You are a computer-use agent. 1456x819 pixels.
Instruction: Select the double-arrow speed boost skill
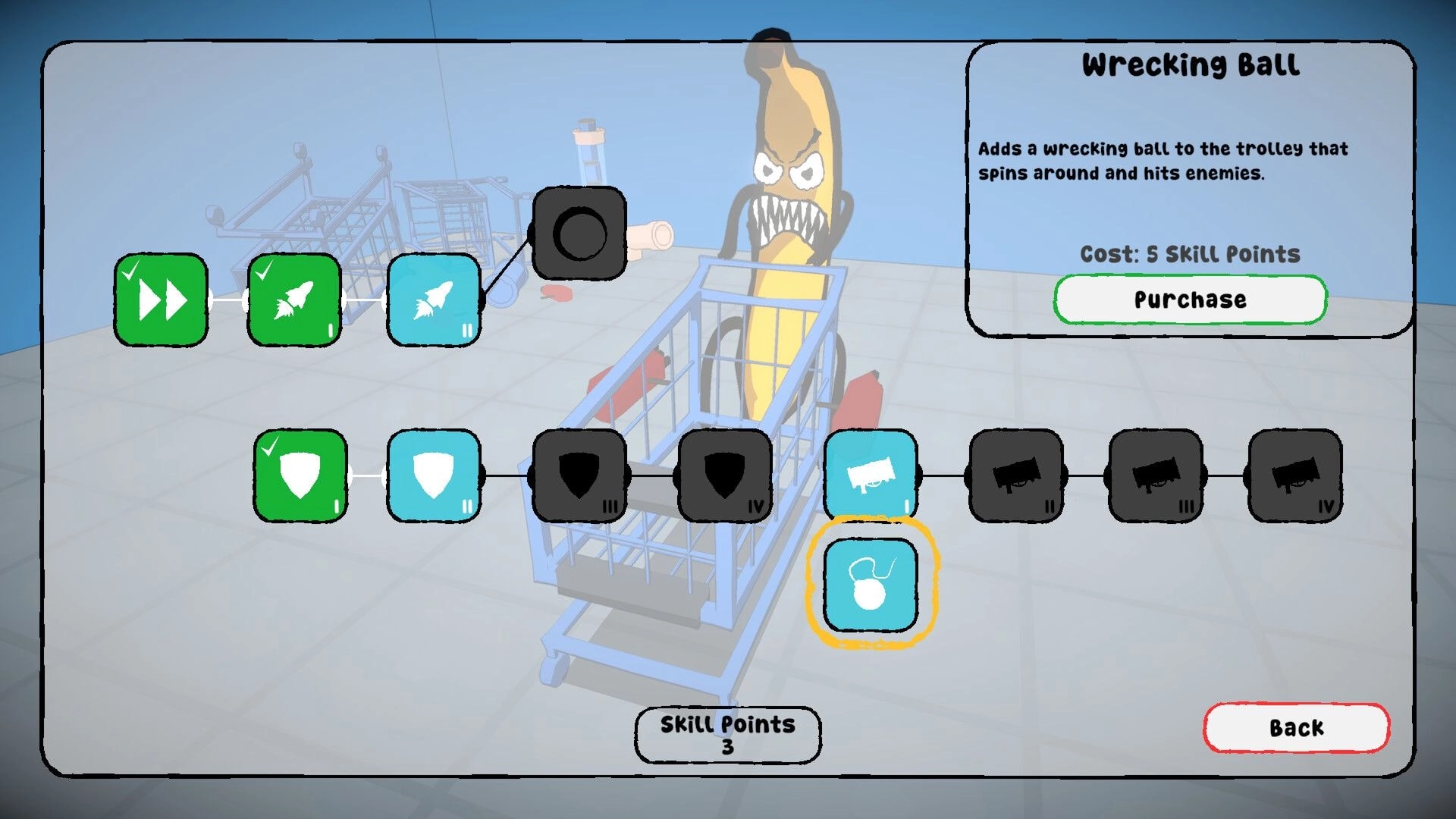[x=160, y=301]
